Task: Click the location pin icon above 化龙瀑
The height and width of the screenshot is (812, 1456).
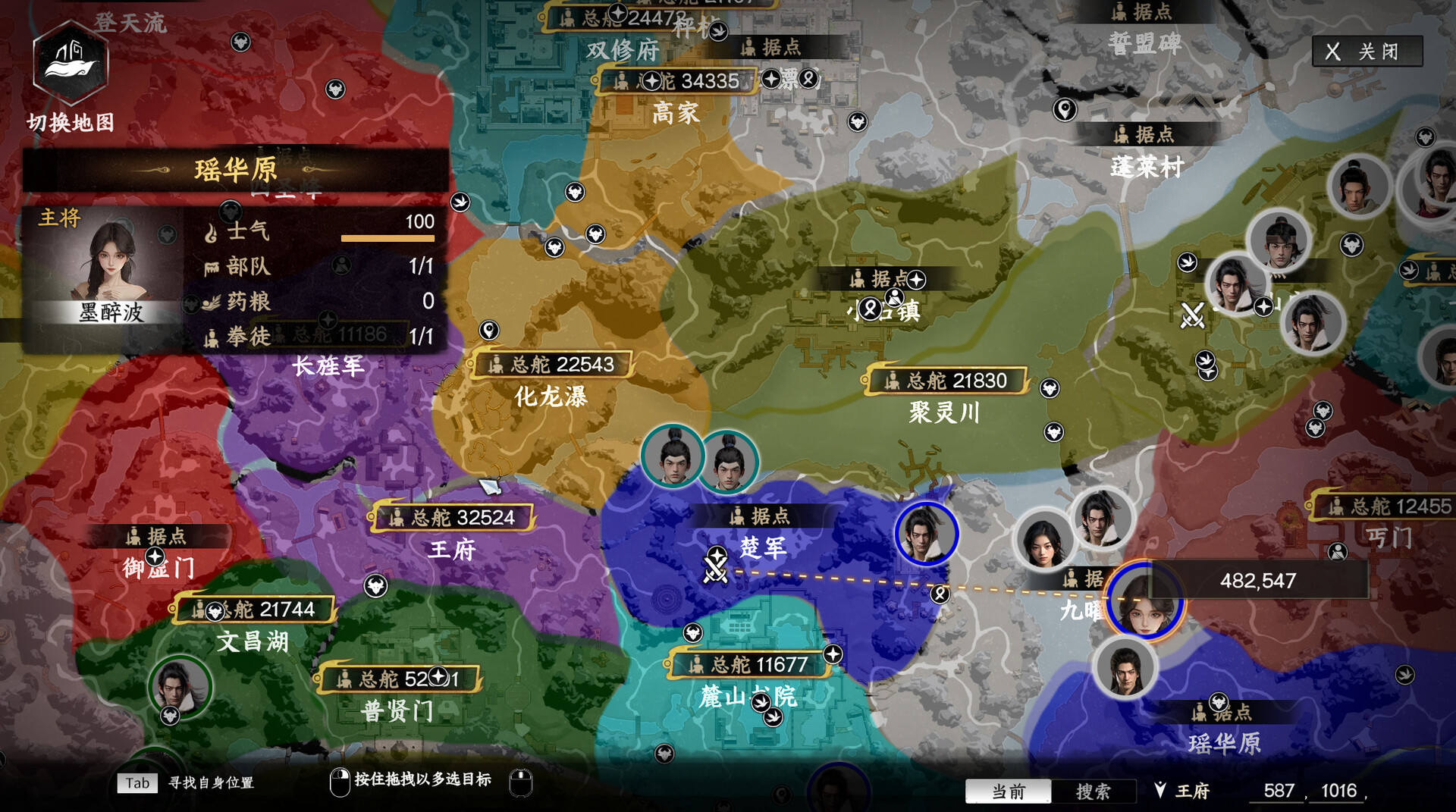Action: point(490,331)
